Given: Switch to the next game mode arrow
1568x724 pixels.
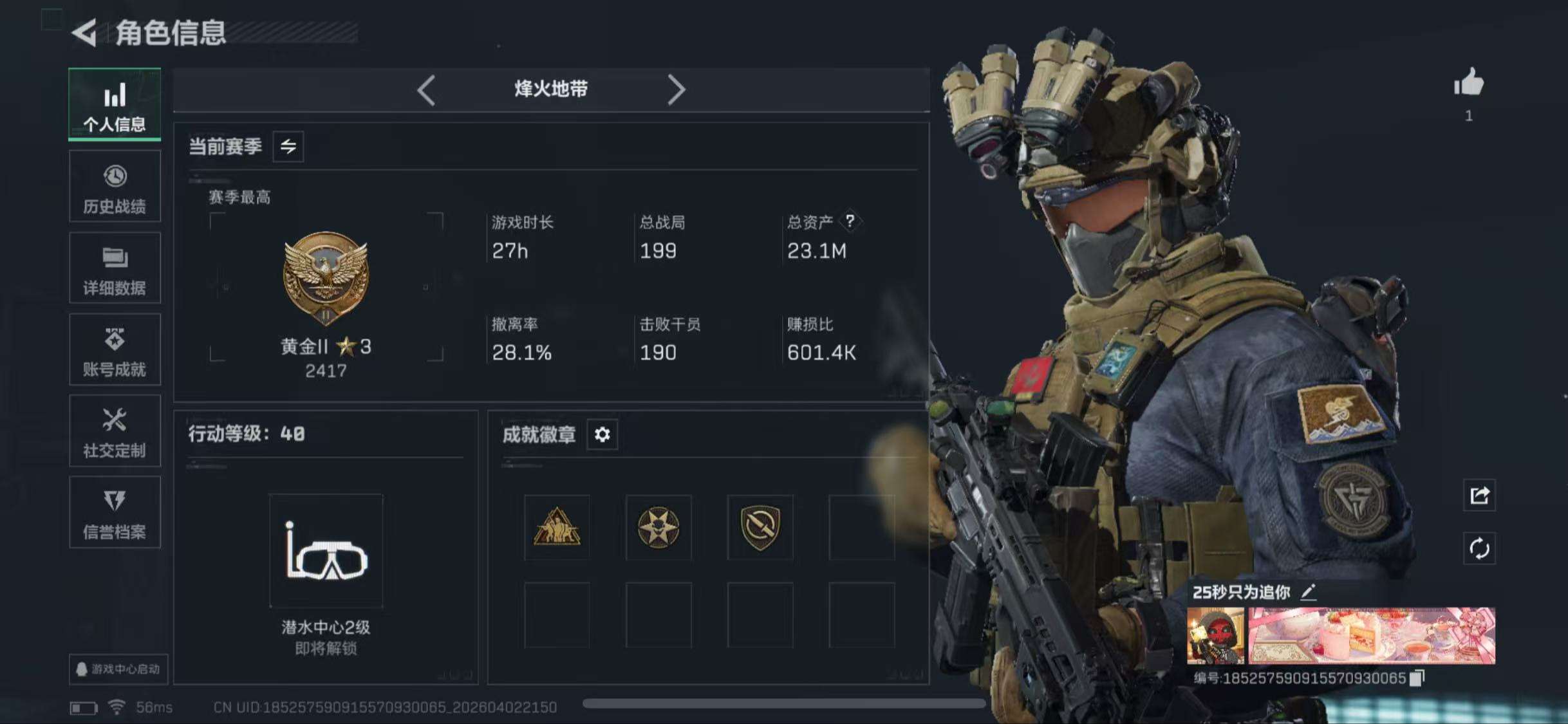Looking at the screenshot, I should [x=676, y=89].
